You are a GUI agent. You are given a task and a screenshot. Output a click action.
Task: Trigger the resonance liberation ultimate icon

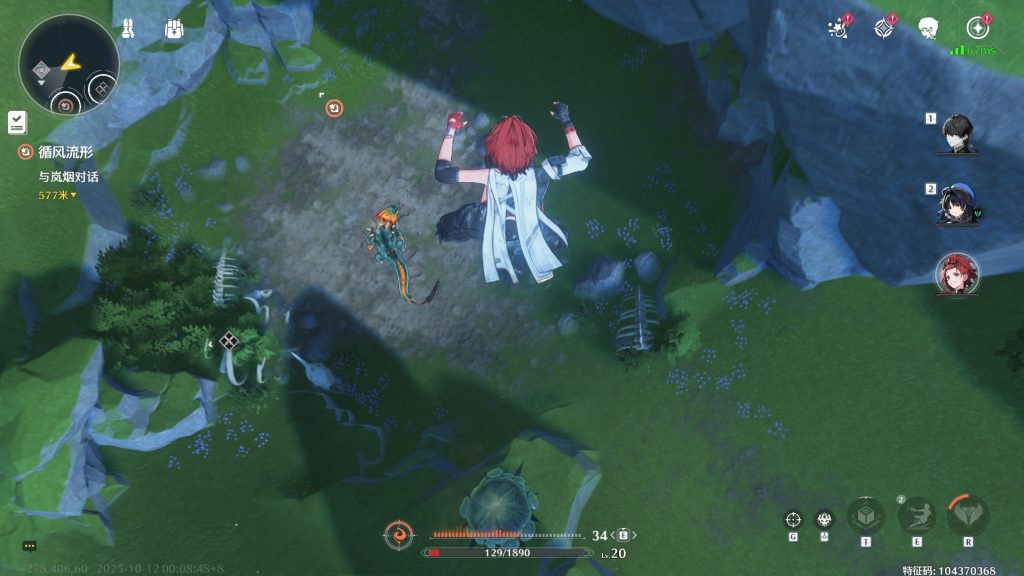[x=968, y=517]
